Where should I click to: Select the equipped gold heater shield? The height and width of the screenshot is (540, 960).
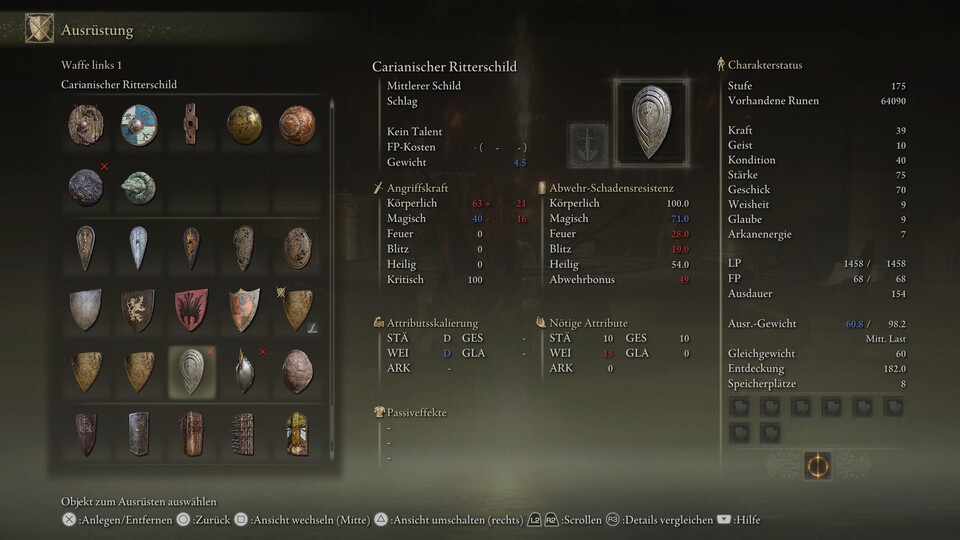297,309
